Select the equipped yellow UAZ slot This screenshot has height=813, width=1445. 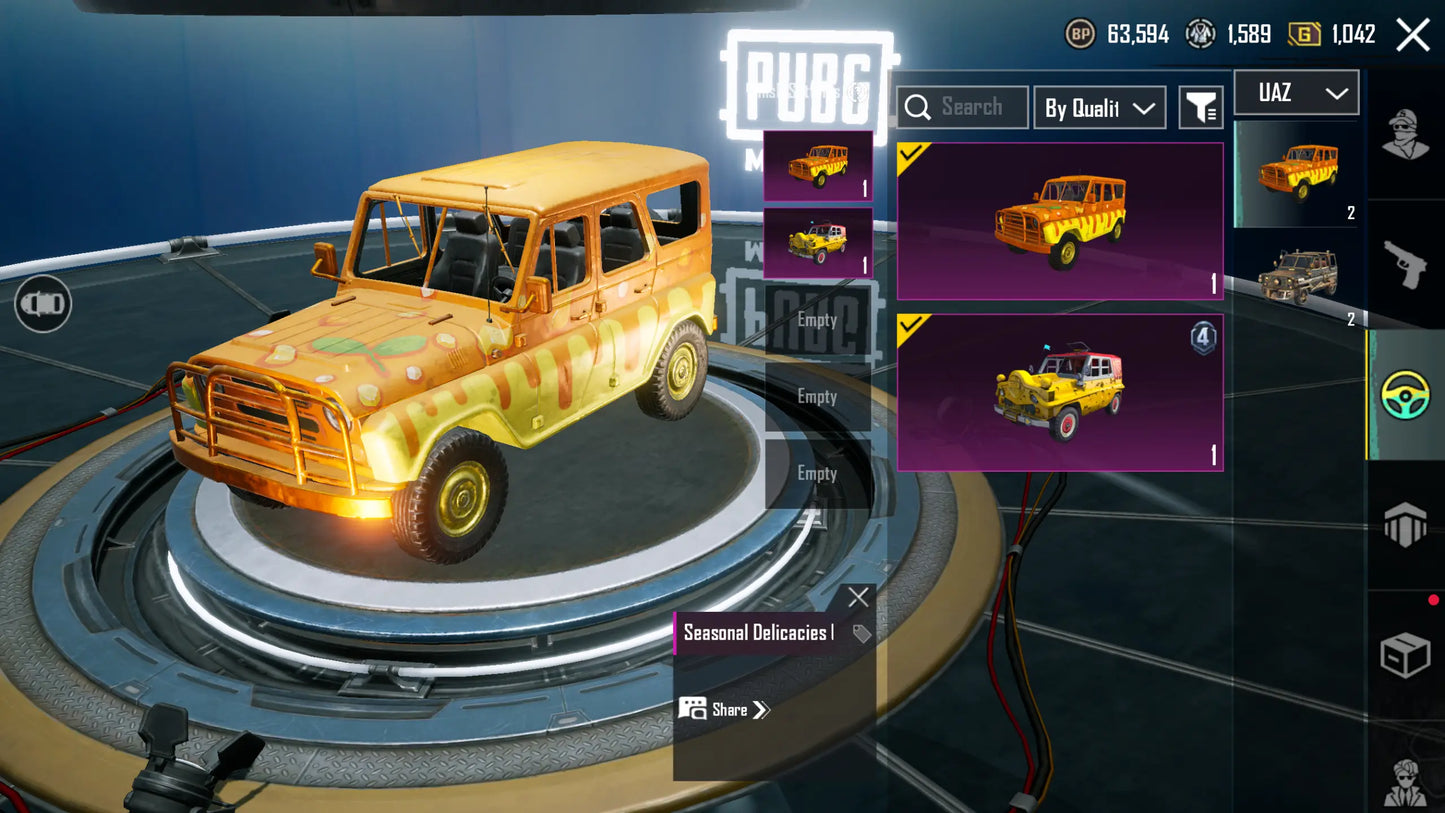(x=818, y=243)
